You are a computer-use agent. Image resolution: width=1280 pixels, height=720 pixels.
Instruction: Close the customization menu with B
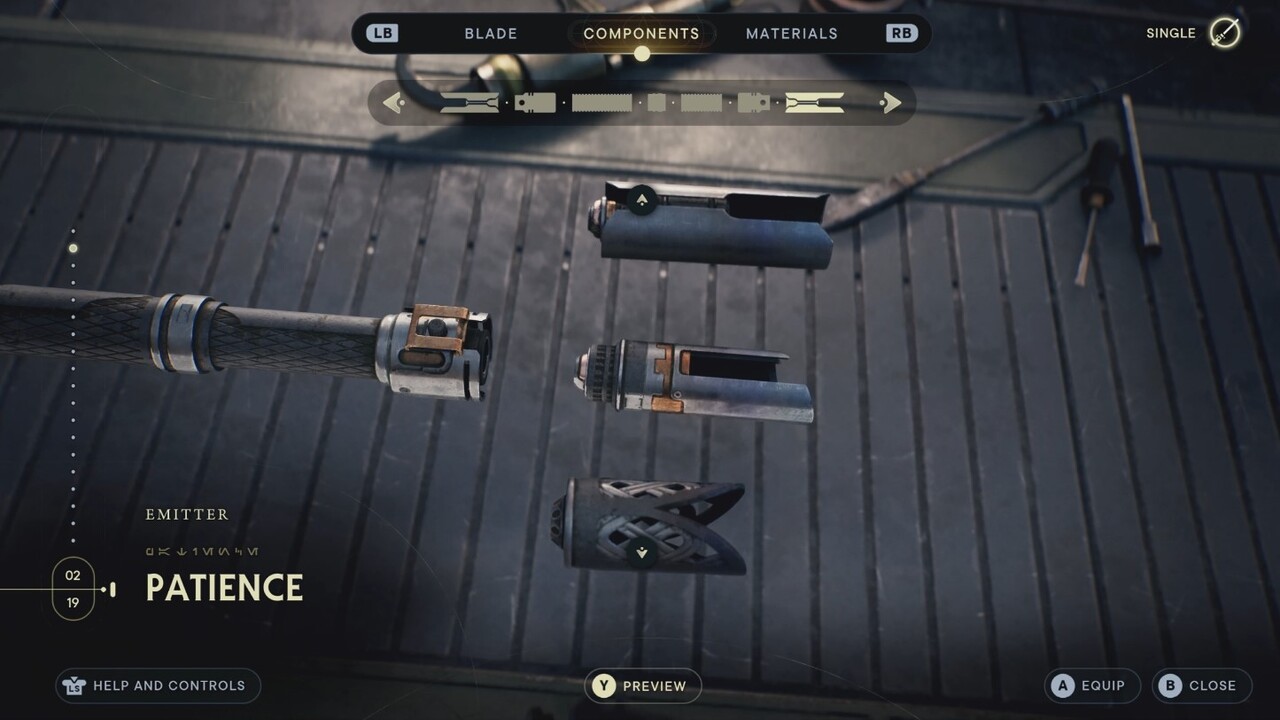click(1201, 686)
